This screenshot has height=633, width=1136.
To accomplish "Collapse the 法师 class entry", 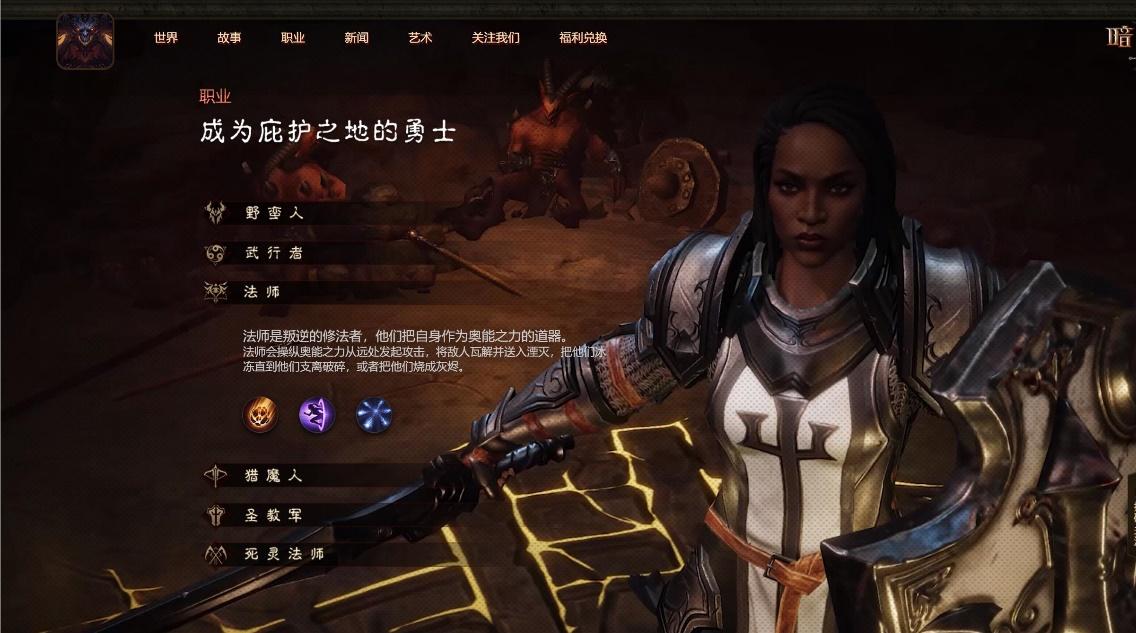I will pyautogui.click(x=262, y=292).
